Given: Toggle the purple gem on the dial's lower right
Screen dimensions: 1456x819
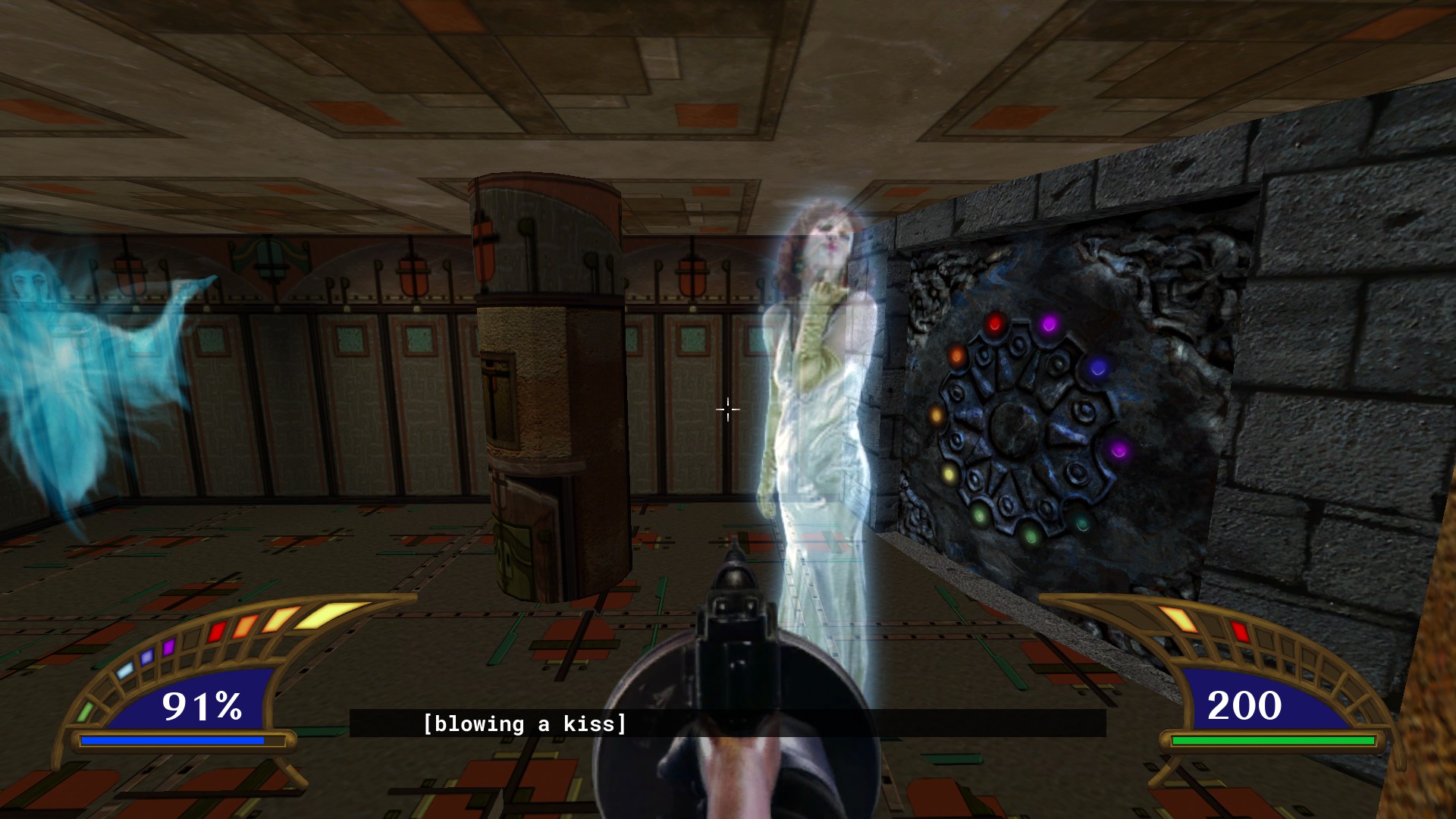Looking at the screenshot, I should coord(1117,451).
